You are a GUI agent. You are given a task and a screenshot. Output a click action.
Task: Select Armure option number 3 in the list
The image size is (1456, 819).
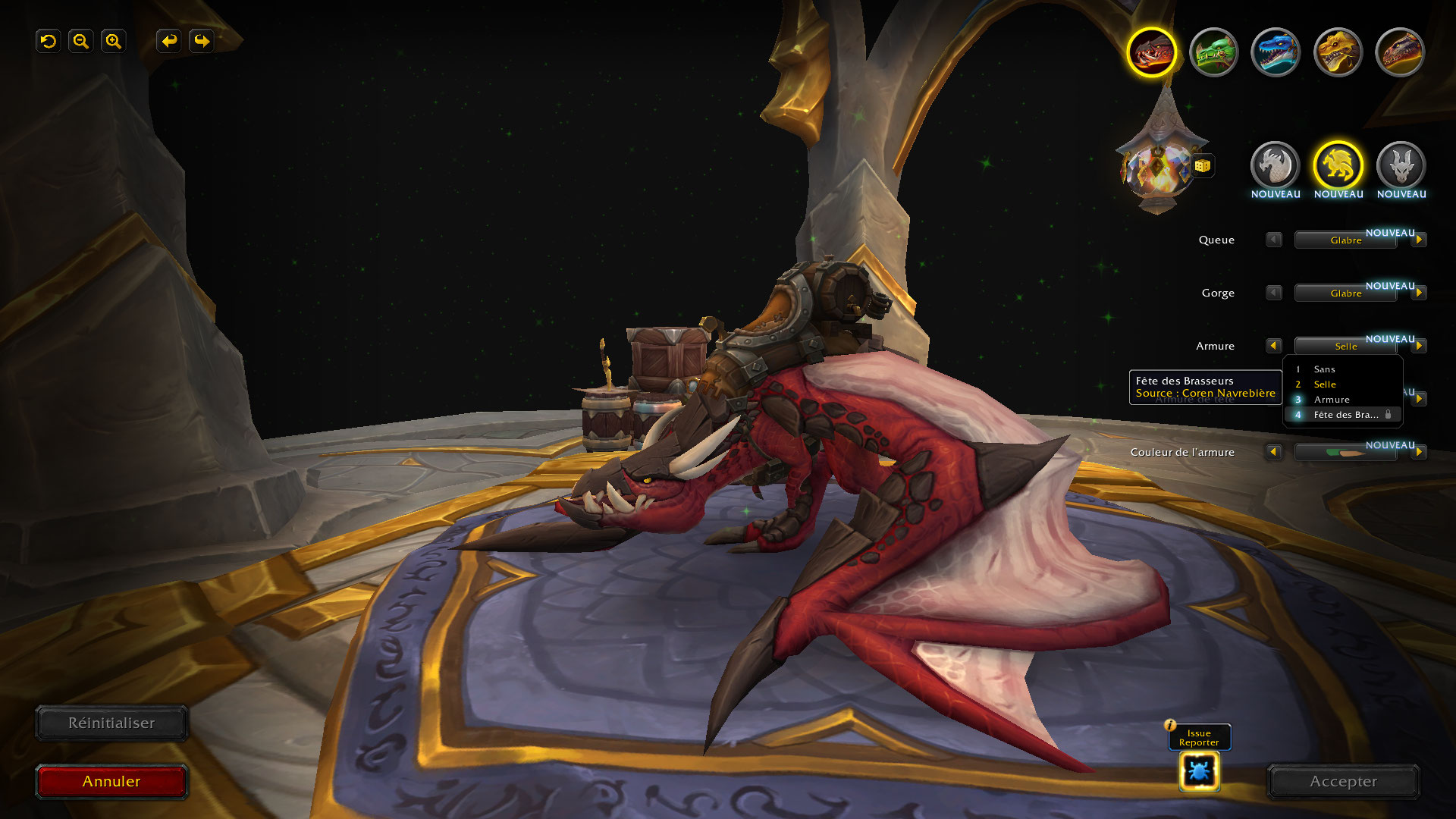tap(1332, 400)
